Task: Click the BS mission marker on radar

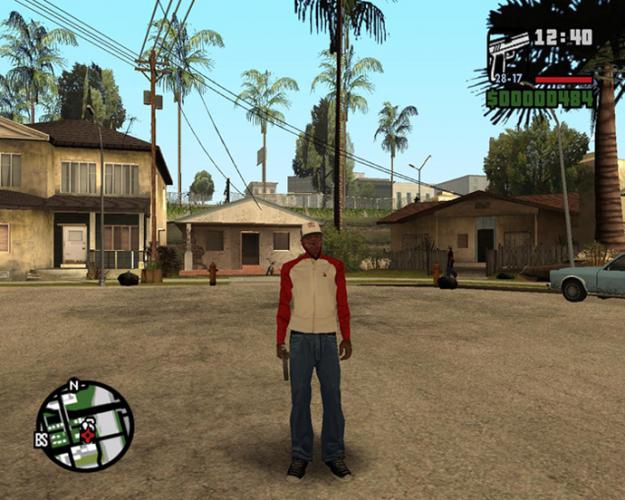Action: coord(41,439)
